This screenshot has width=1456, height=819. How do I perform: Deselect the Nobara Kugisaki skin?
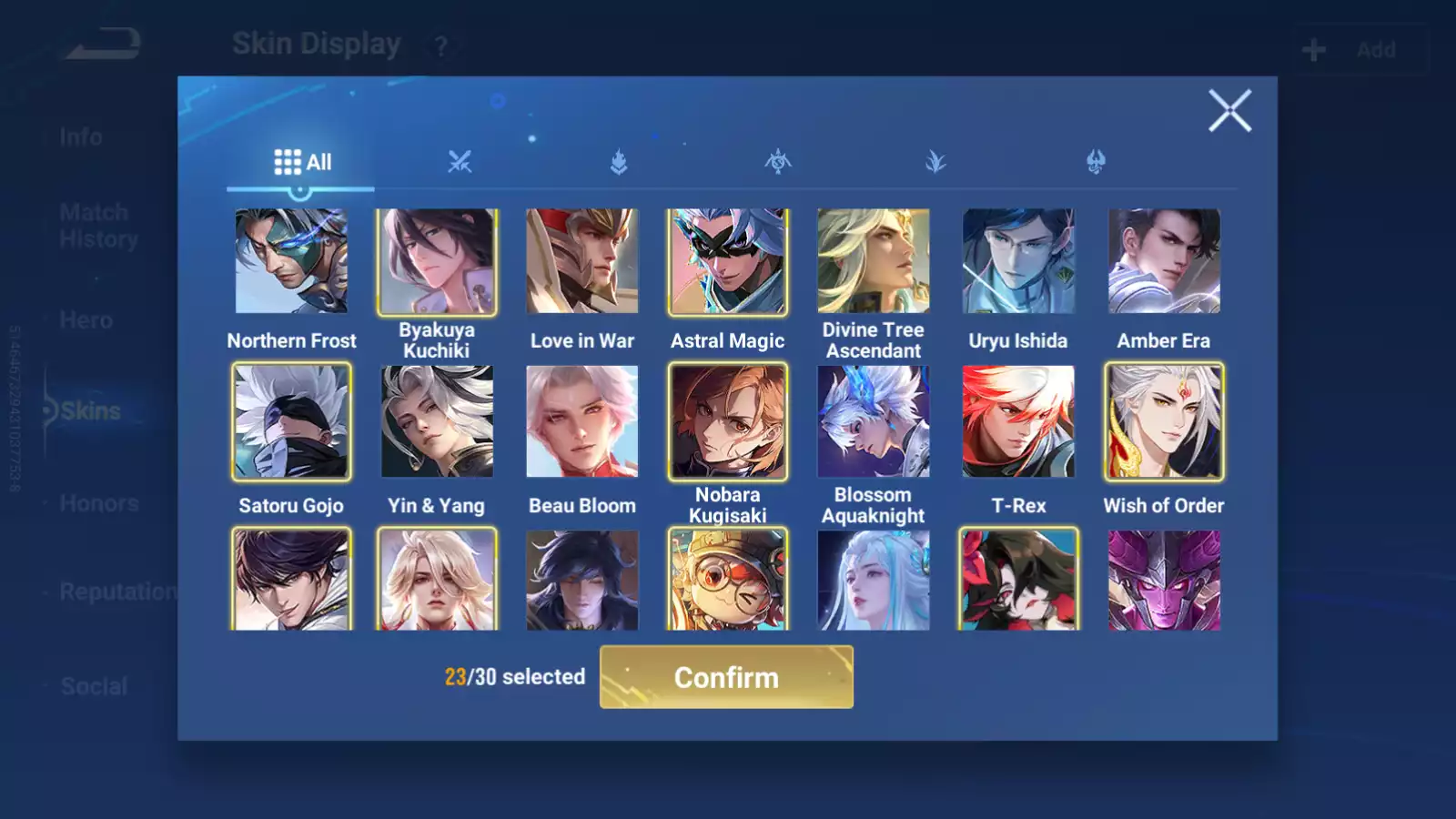728,422
